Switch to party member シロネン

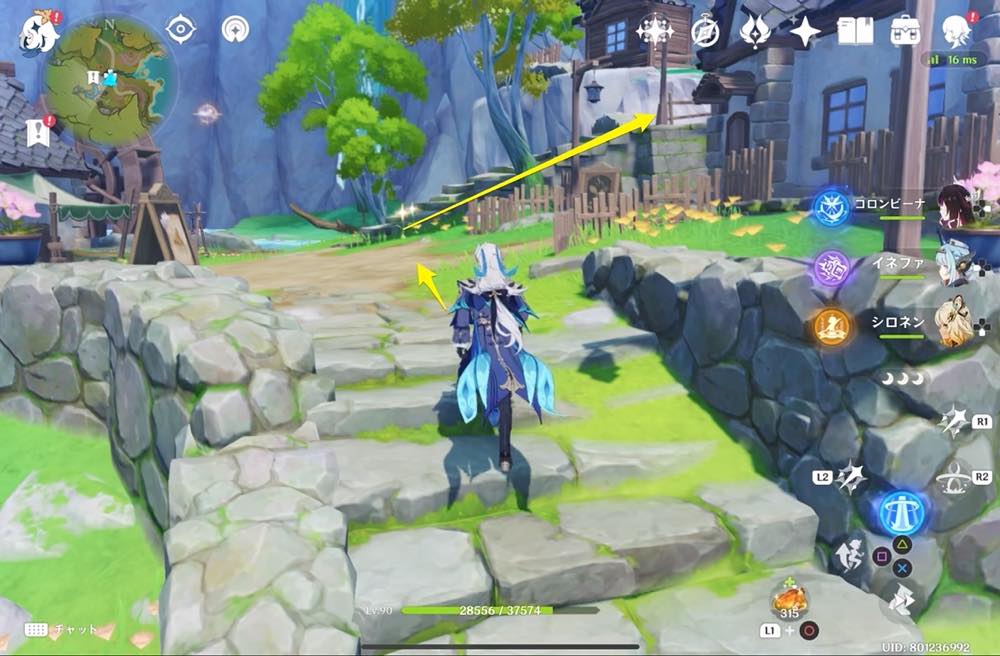(x=955, y=322)
